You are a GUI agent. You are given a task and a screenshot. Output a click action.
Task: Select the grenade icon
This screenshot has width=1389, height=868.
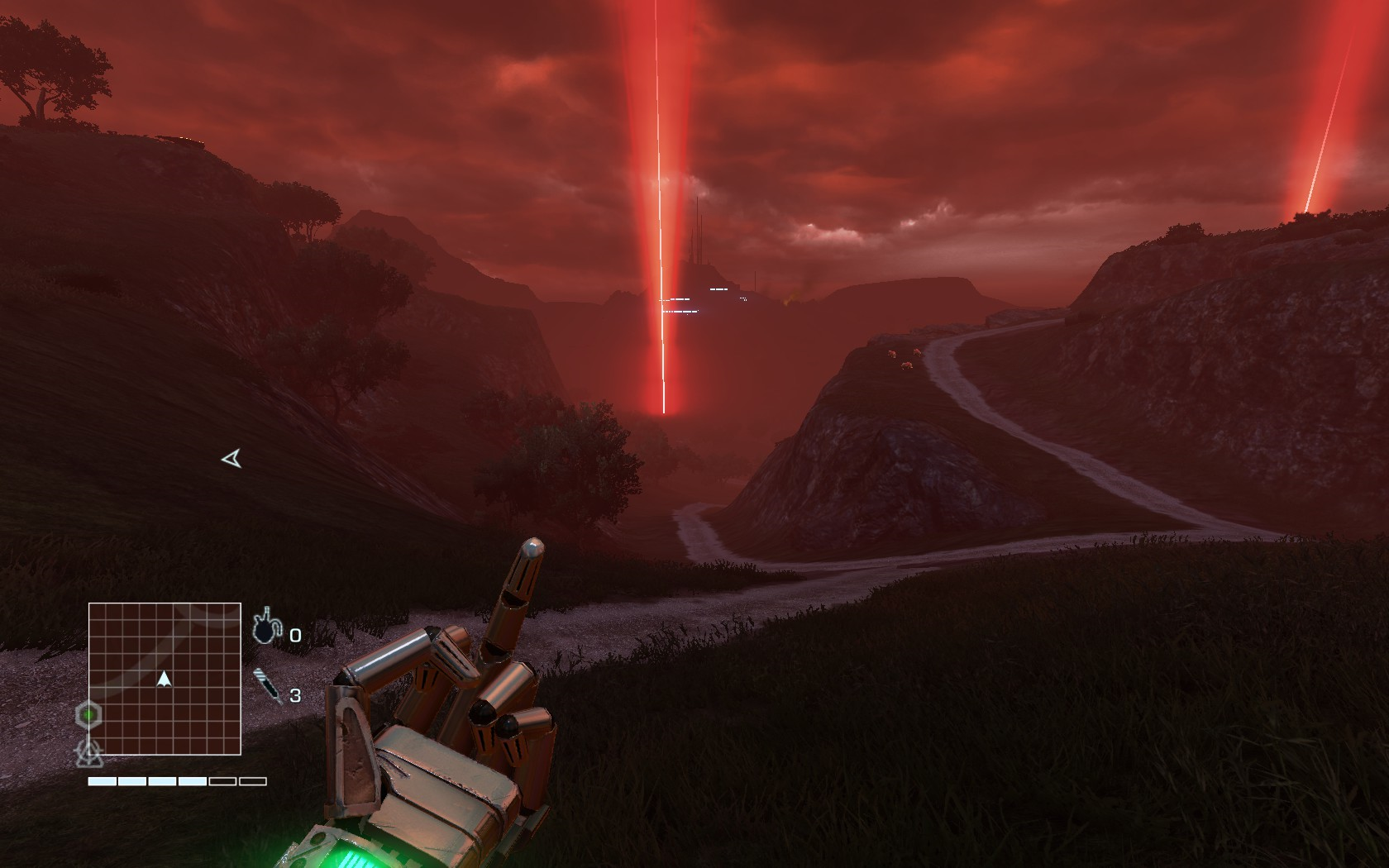pos(265,627)
